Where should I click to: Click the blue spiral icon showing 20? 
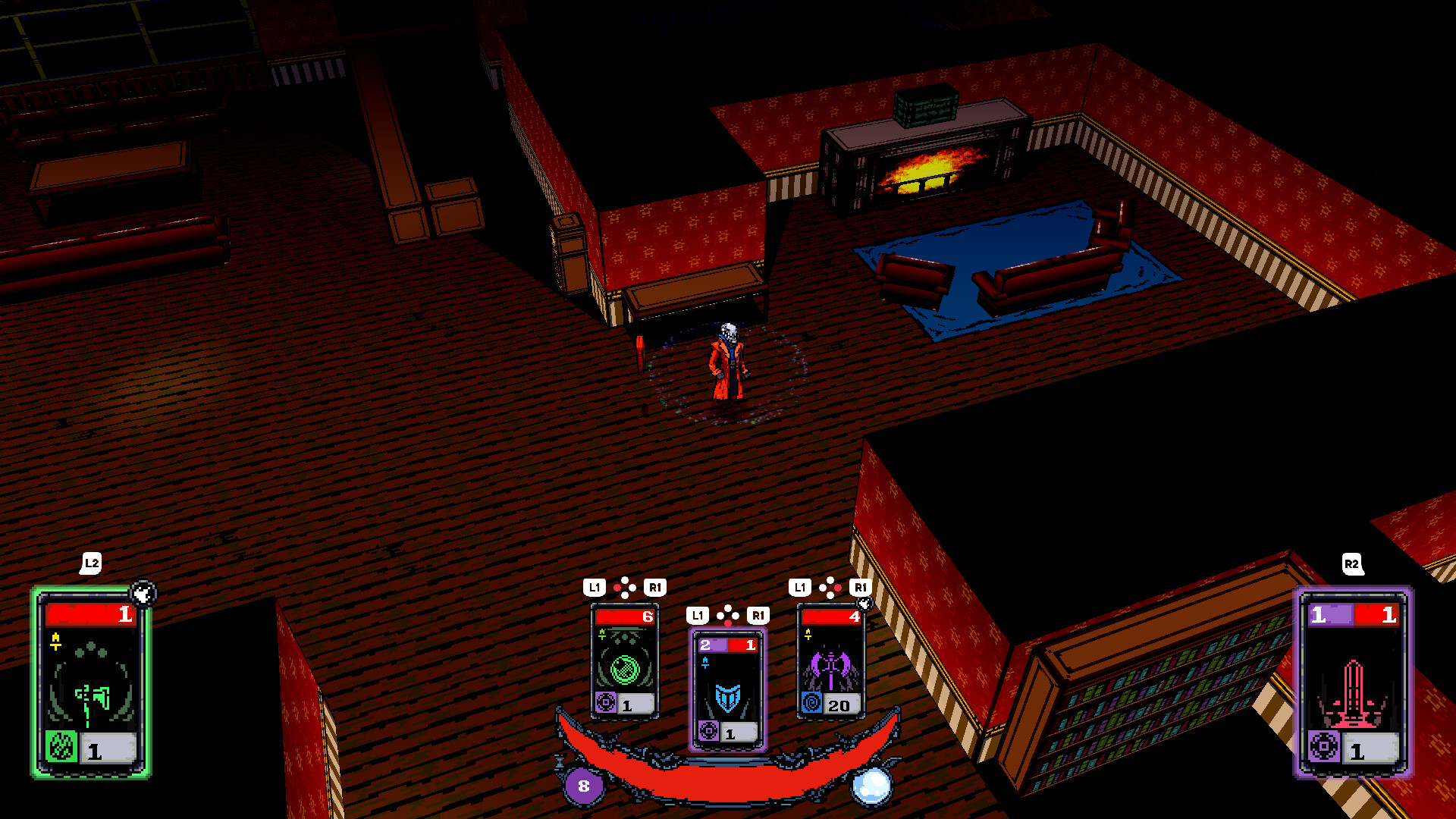(812, 701)
